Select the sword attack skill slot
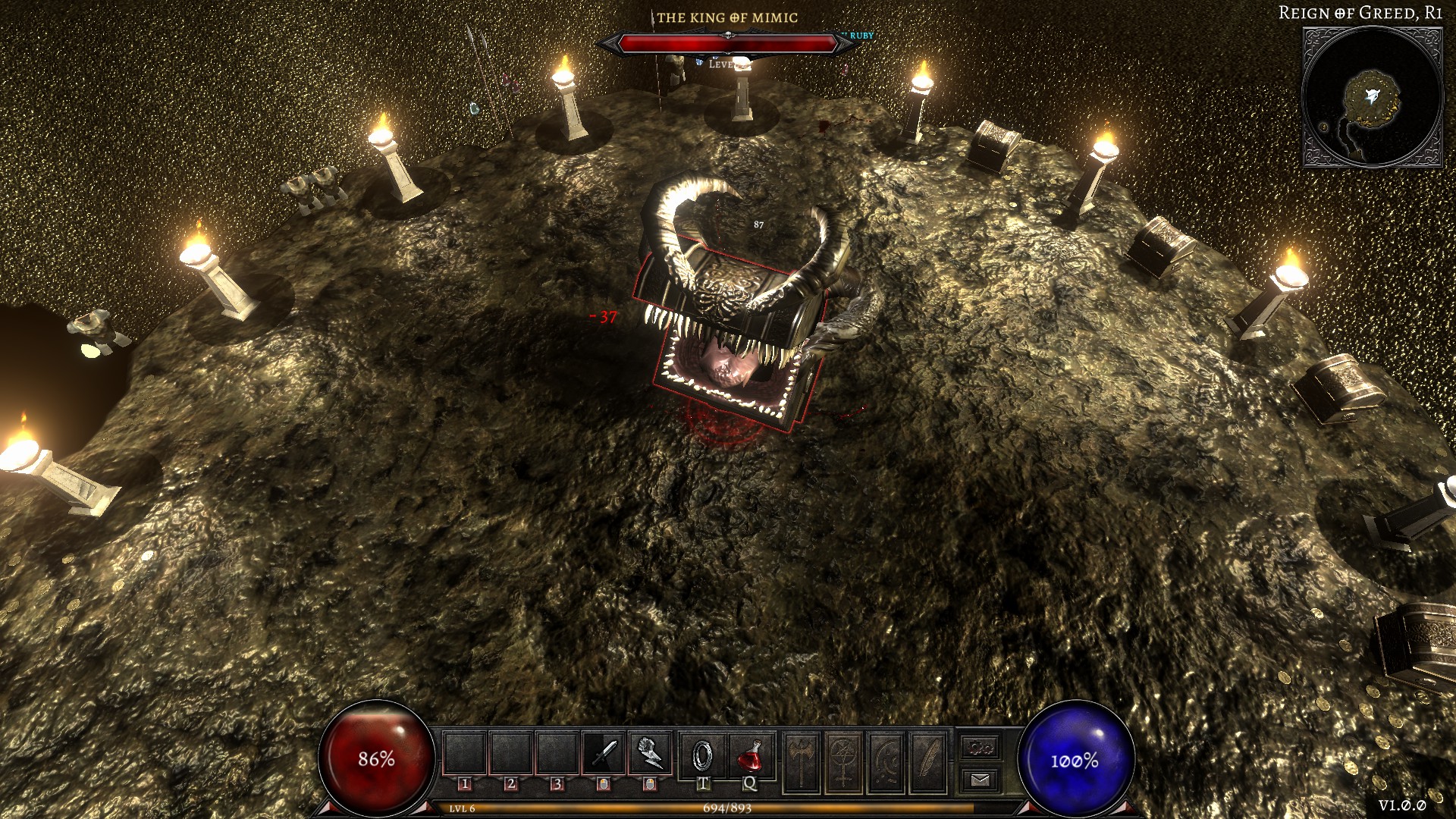The height and width of the screenshot is (819, 1456). coord(604,754)
